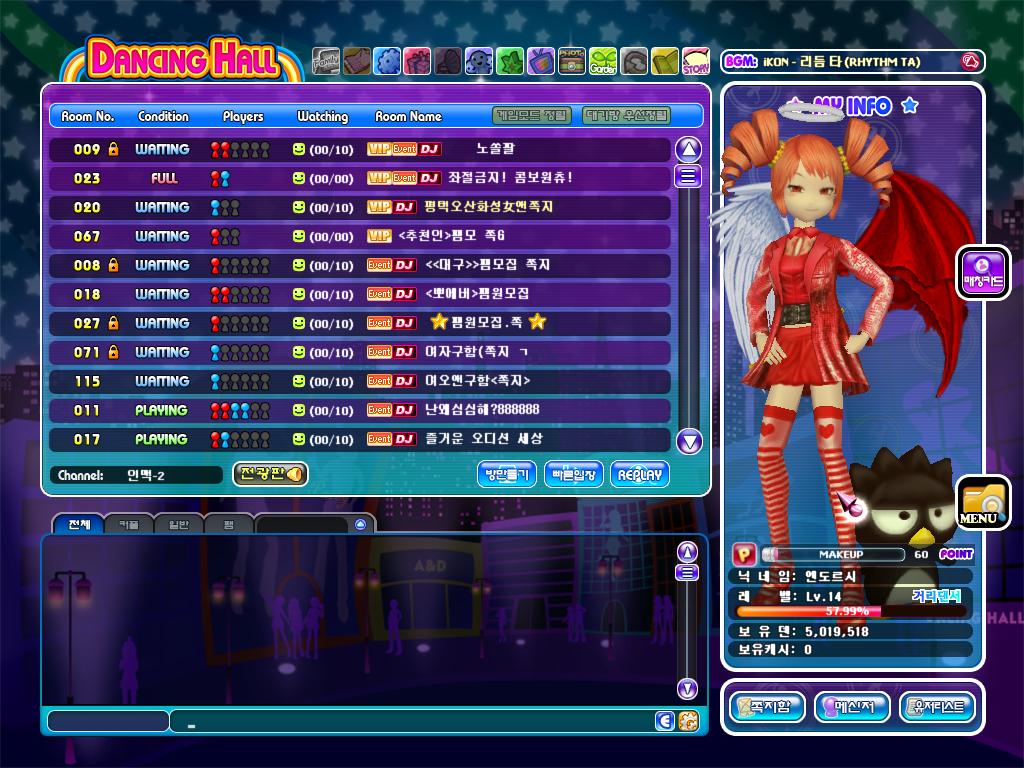Click the room list scroll-down arrow
Image resolution: width=1024 pixels, height=768 pixels.
689,441
